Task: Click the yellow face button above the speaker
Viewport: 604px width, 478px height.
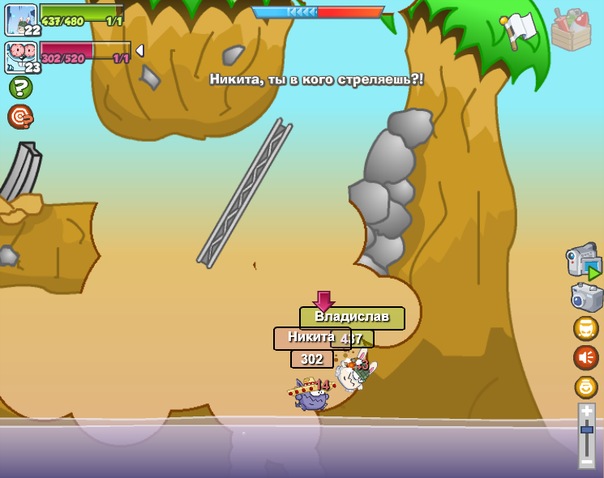Action: point(586,328)
